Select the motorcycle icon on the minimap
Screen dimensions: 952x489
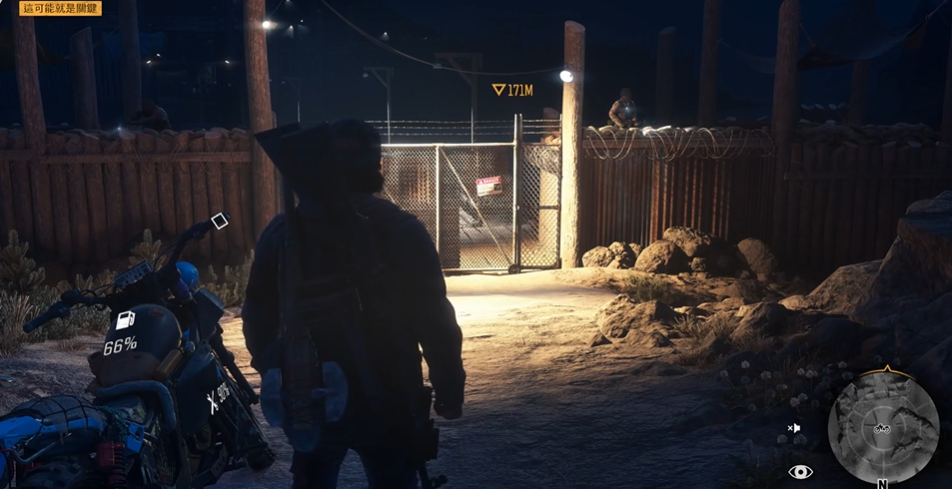point(882,428)
